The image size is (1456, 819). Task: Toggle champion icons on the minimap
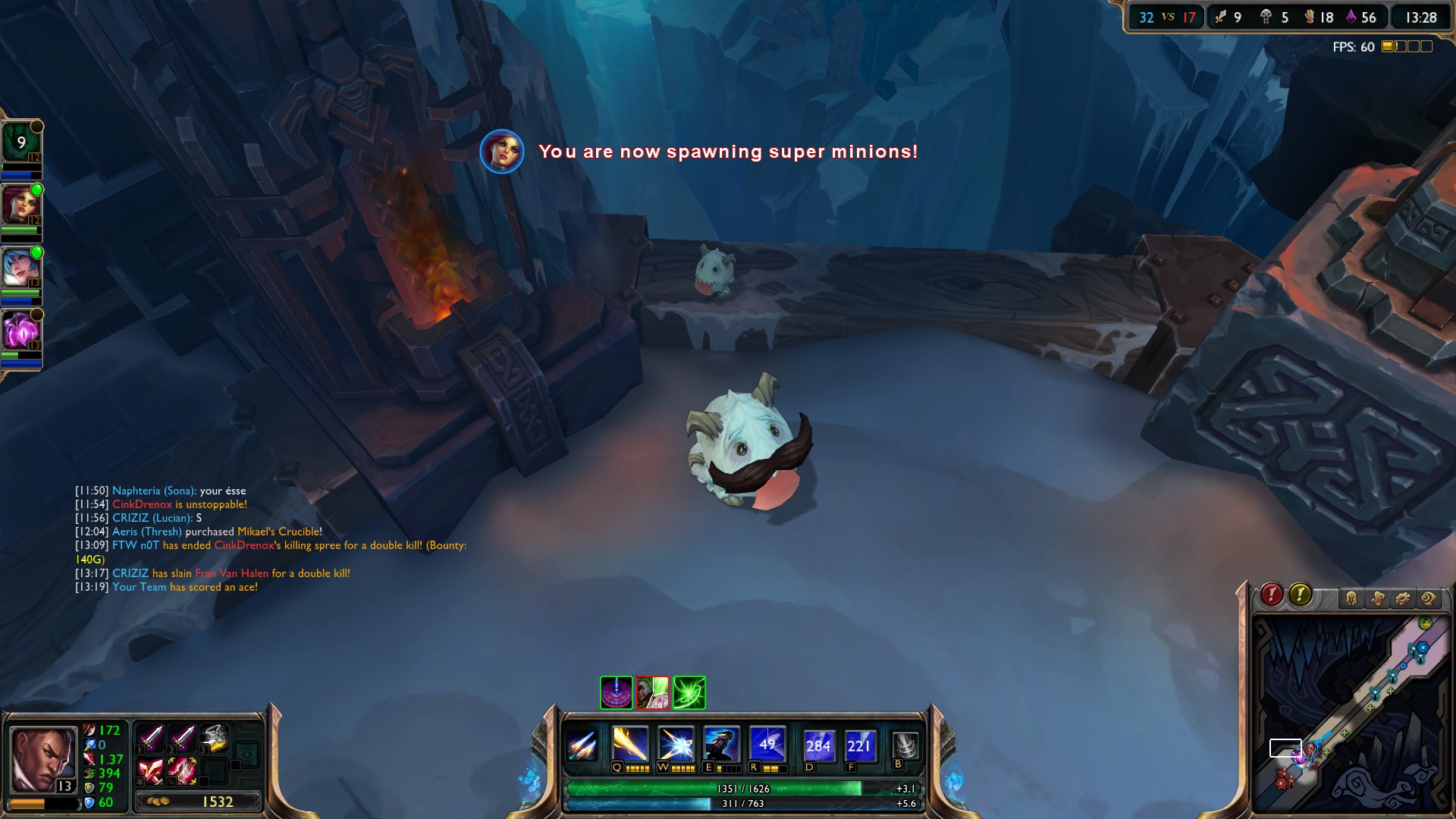click(1351, 598)
